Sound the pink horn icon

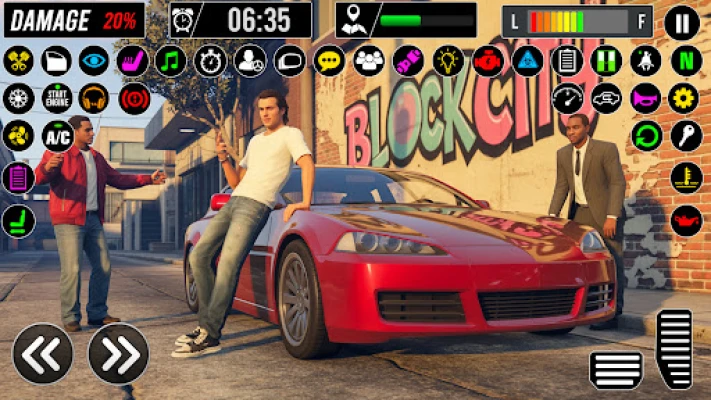(x=646, y=98)
